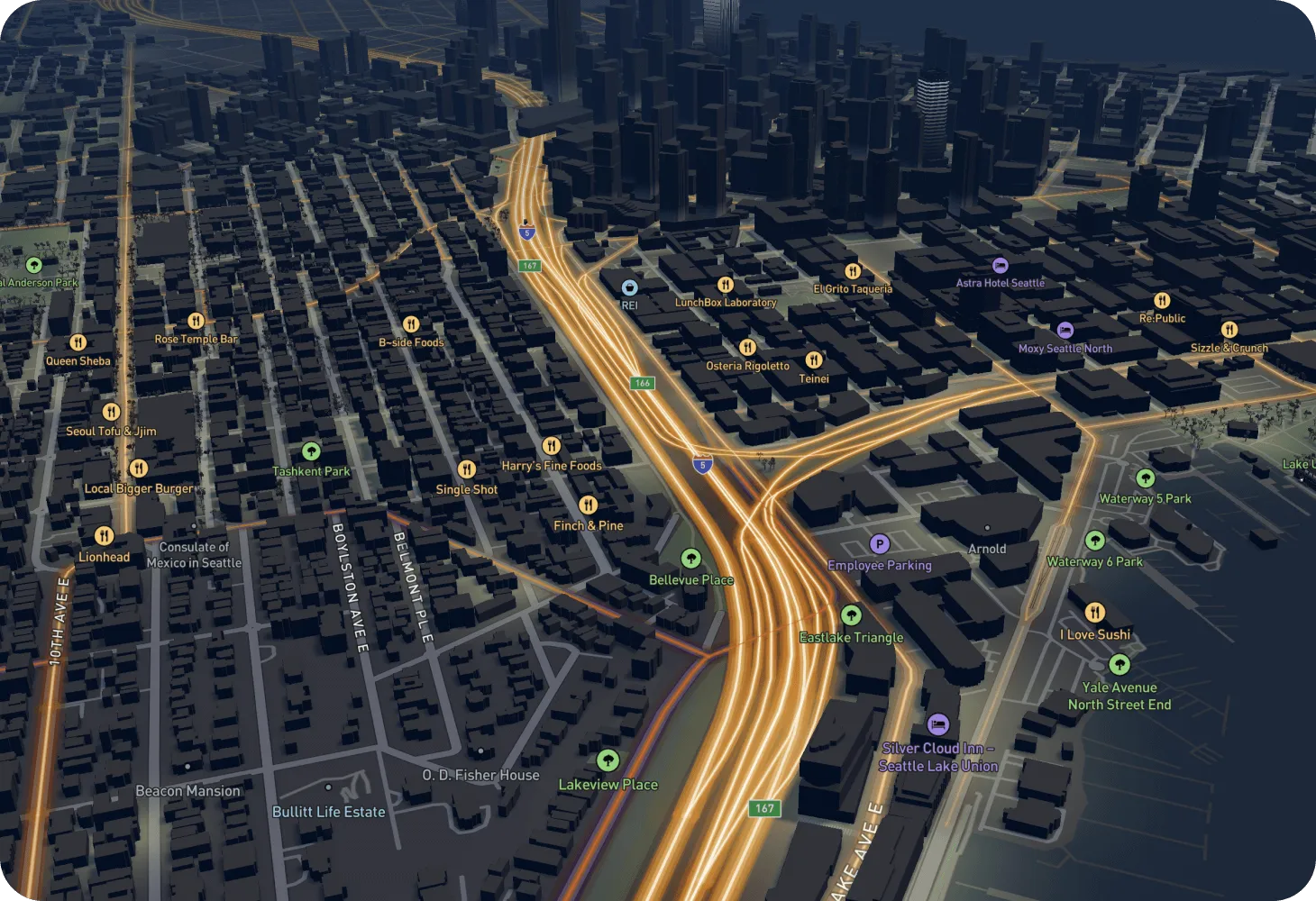Select the Queen Sheba restaurant marker
1316x901 pixels.
(78, 342)
